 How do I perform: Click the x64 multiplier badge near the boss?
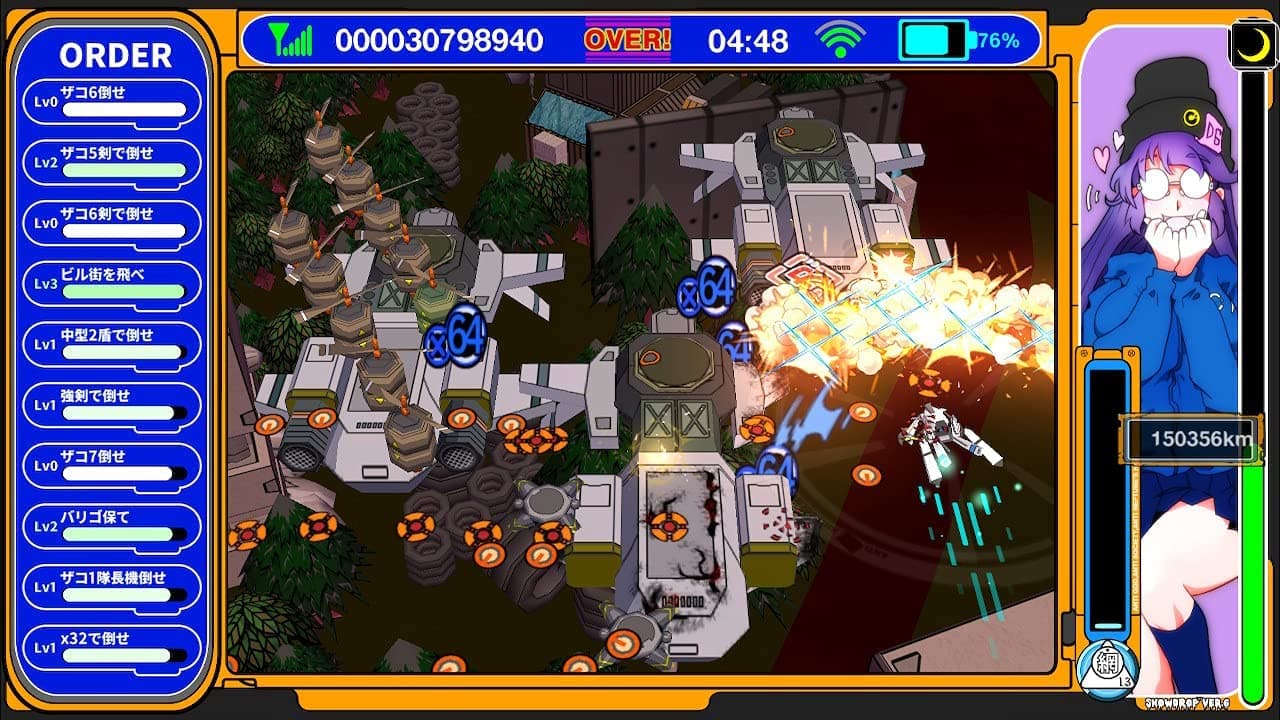point(706,287)
